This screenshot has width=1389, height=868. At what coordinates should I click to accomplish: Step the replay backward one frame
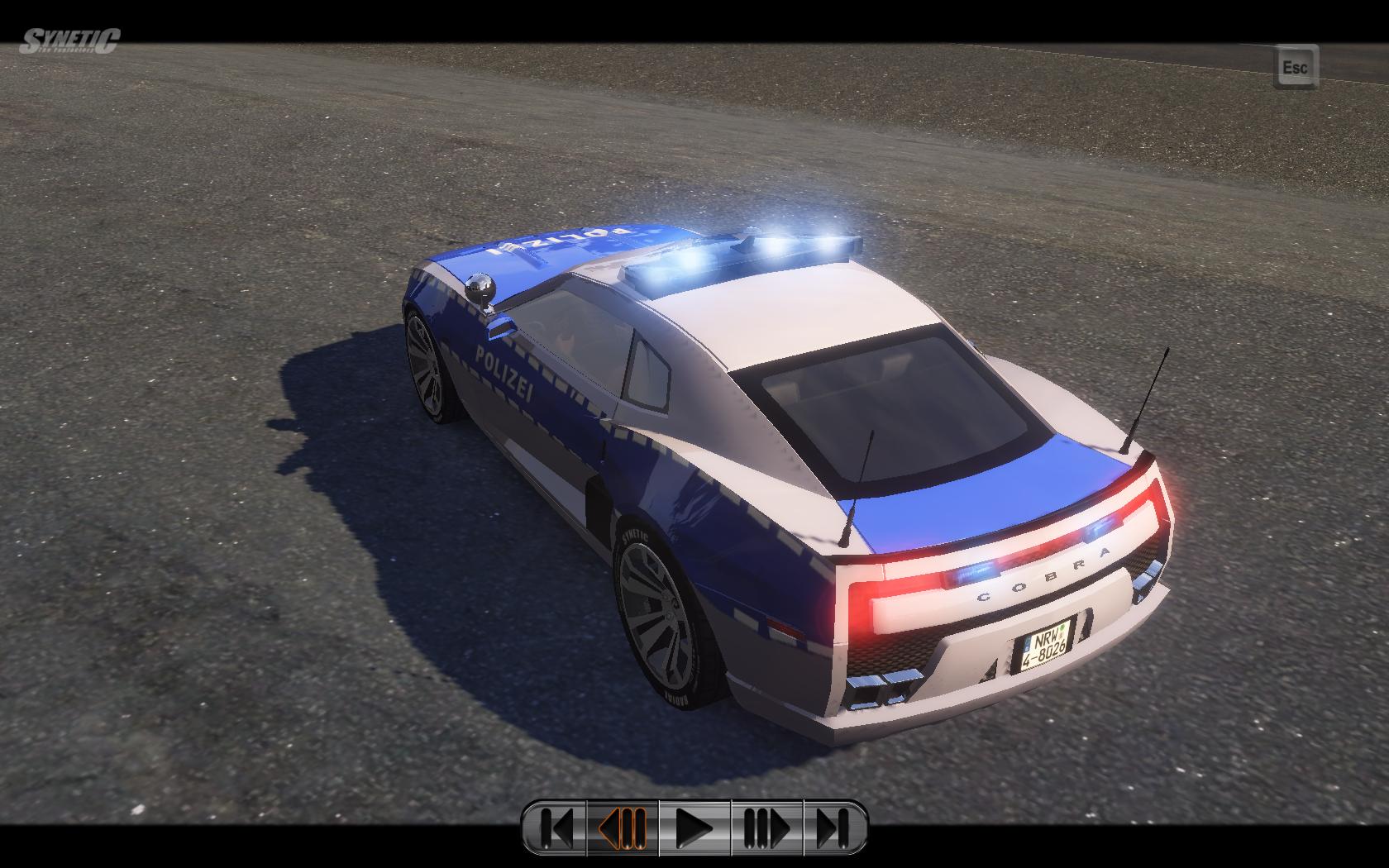tap(622, 827)
